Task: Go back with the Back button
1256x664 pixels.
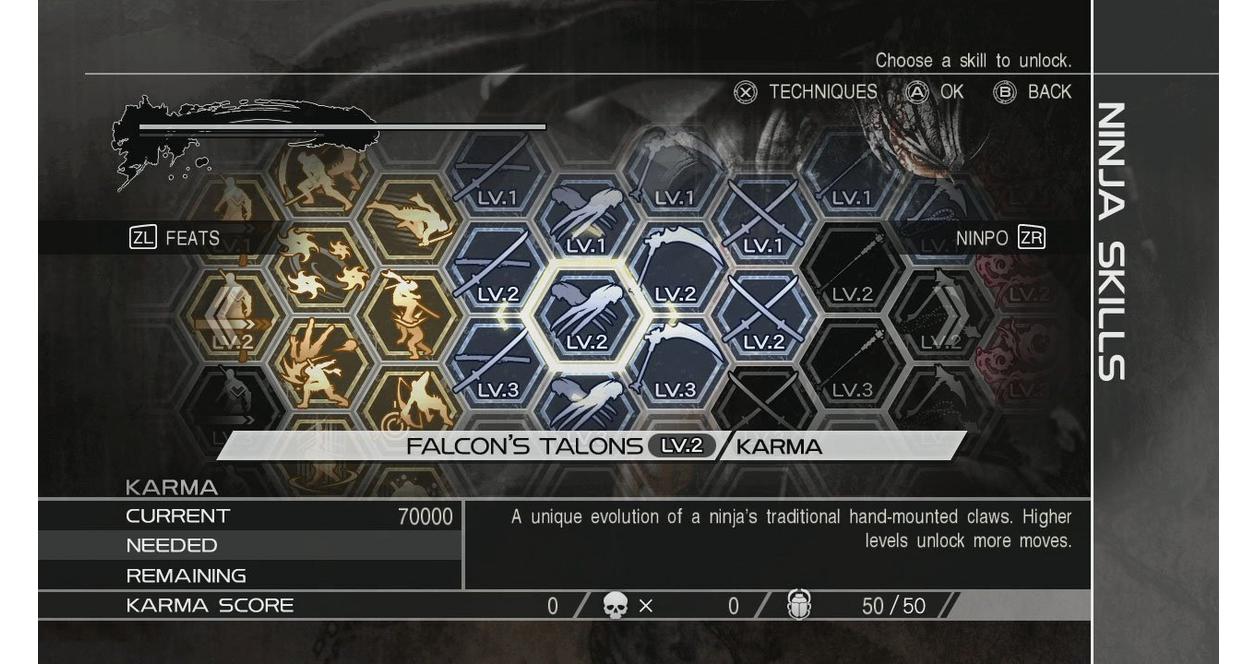Action: 1032,92
